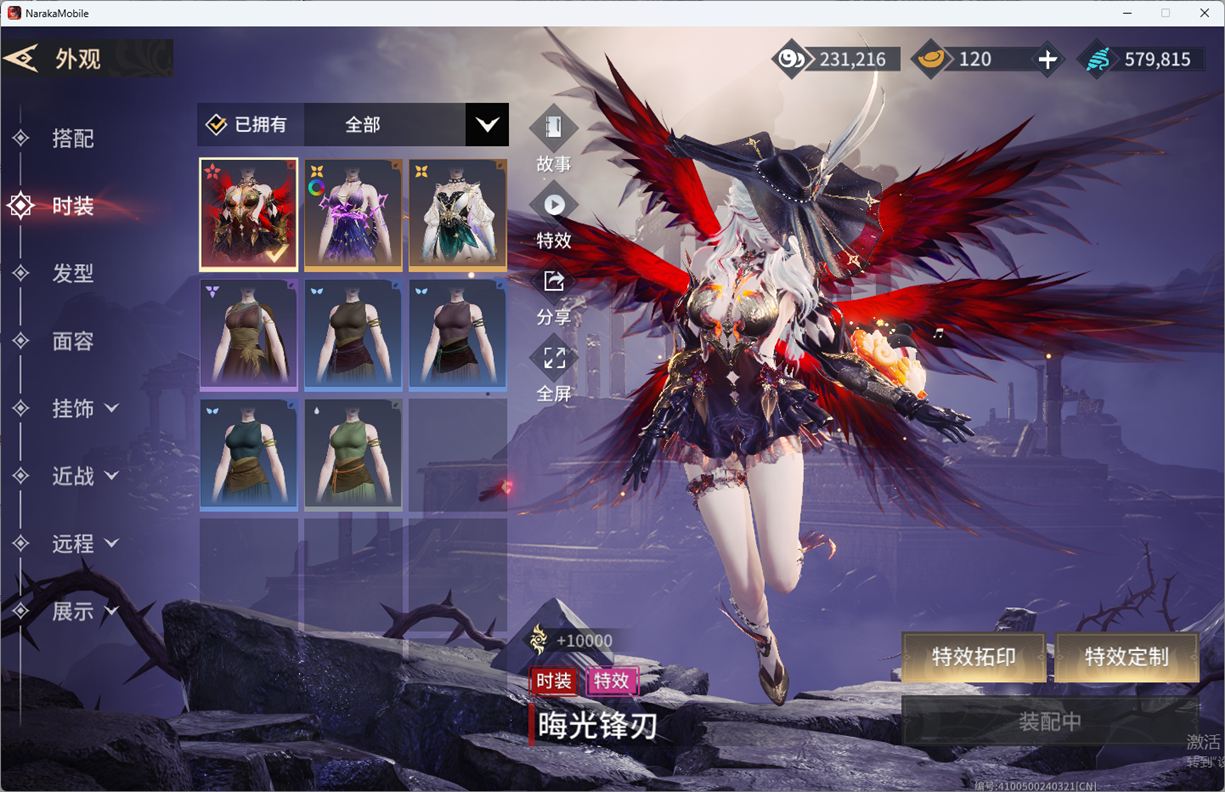Image resolution: width=1225 pixels, height=792 pixels.
Task: Add gold currency with plus button
Action: pyautogui.click(x=1047, y=60)
